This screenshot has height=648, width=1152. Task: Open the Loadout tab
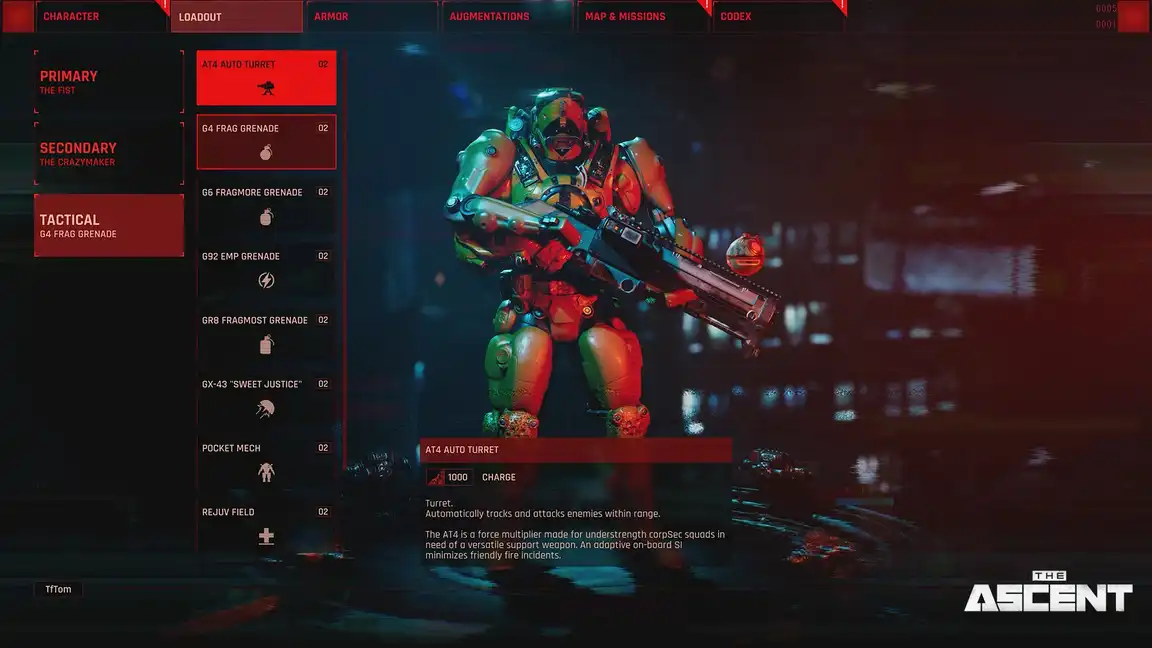(x=236, y=17)
